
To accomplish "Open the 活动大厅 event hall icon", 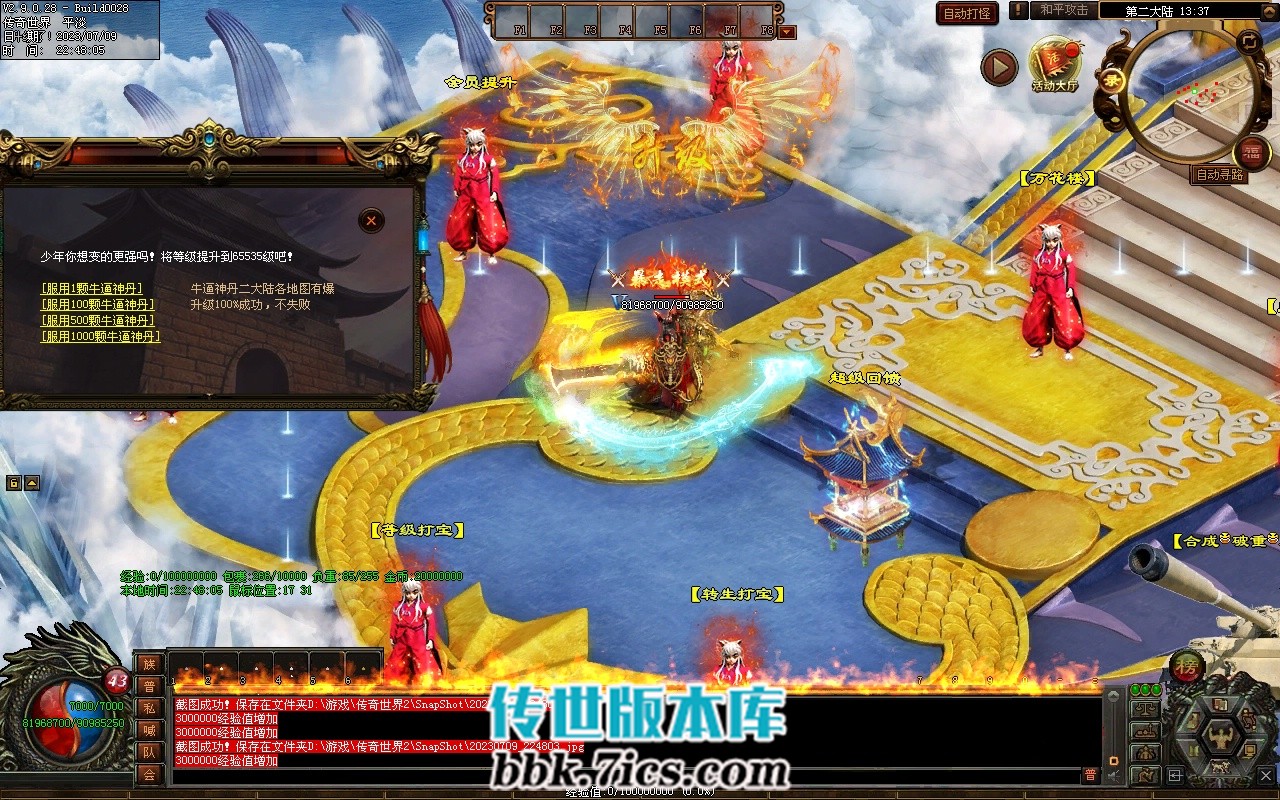I will click(x=1055, y=62).
